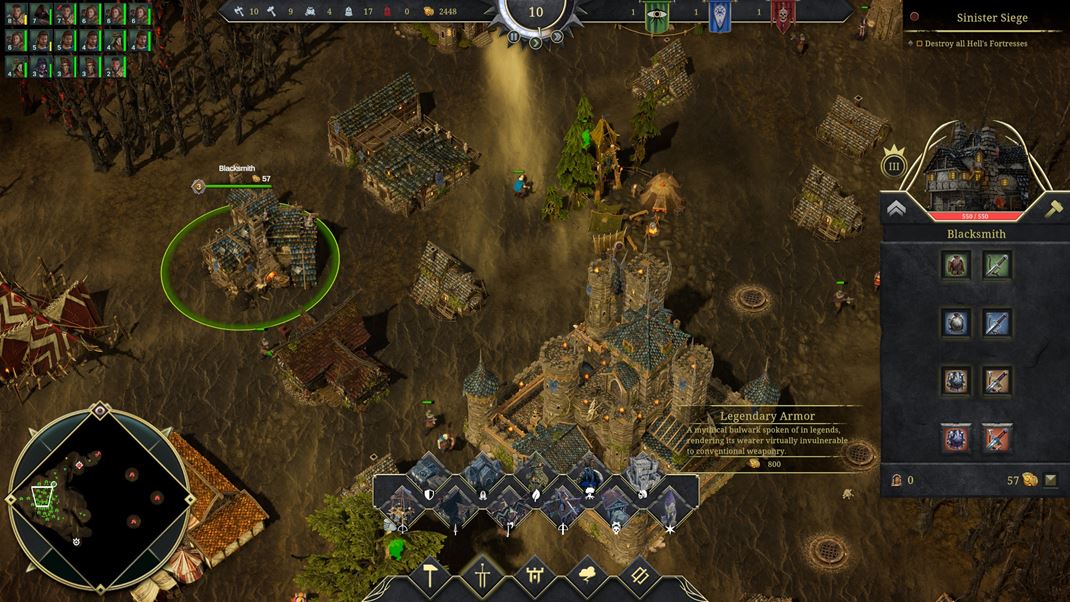The width and height of the screenshot is (1070, 602).
Task: Research the leather tunic armor upgrade
Action: 956,265
